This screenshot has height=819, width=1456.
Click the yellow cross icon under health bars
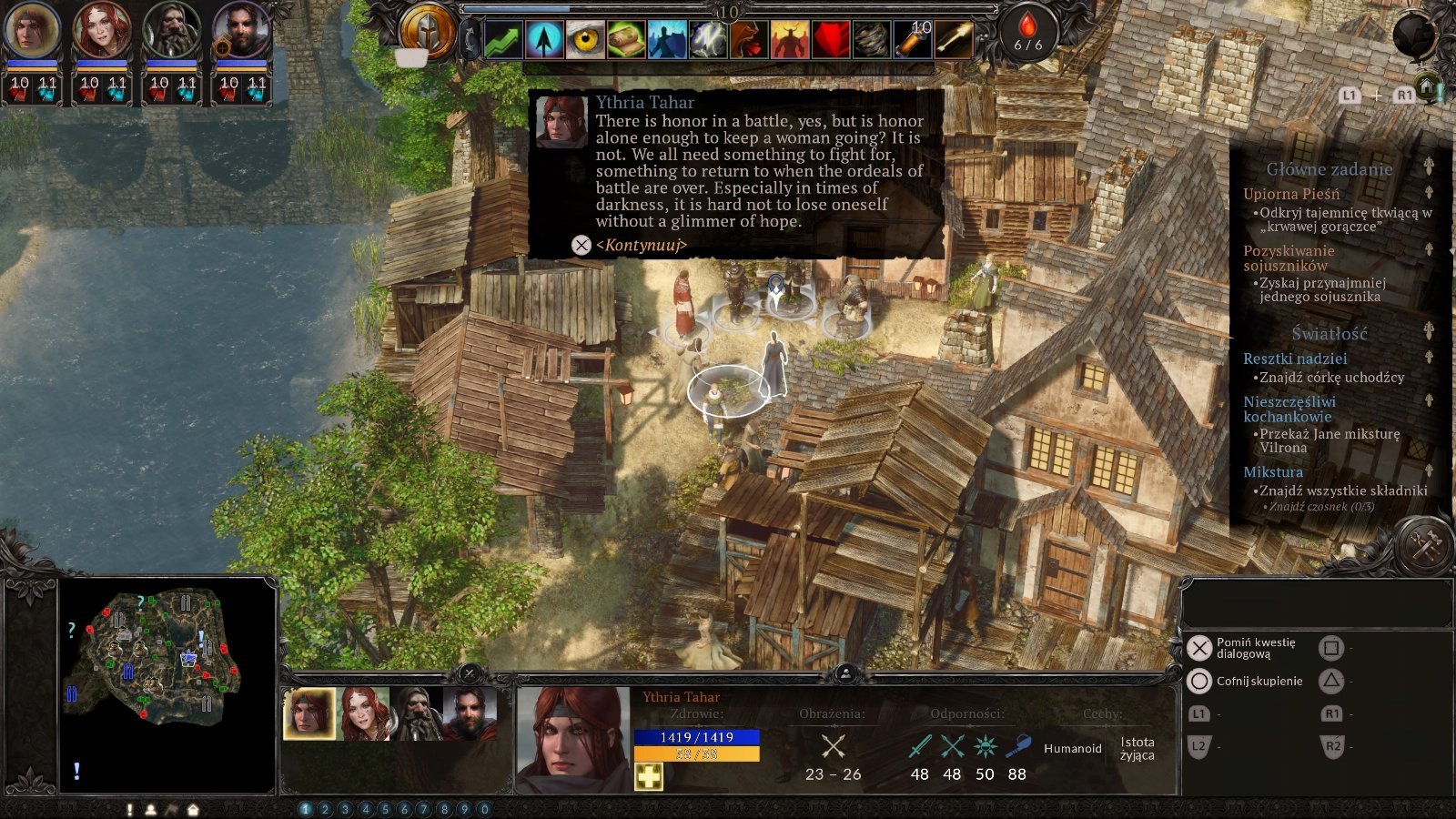click(649, 776)
